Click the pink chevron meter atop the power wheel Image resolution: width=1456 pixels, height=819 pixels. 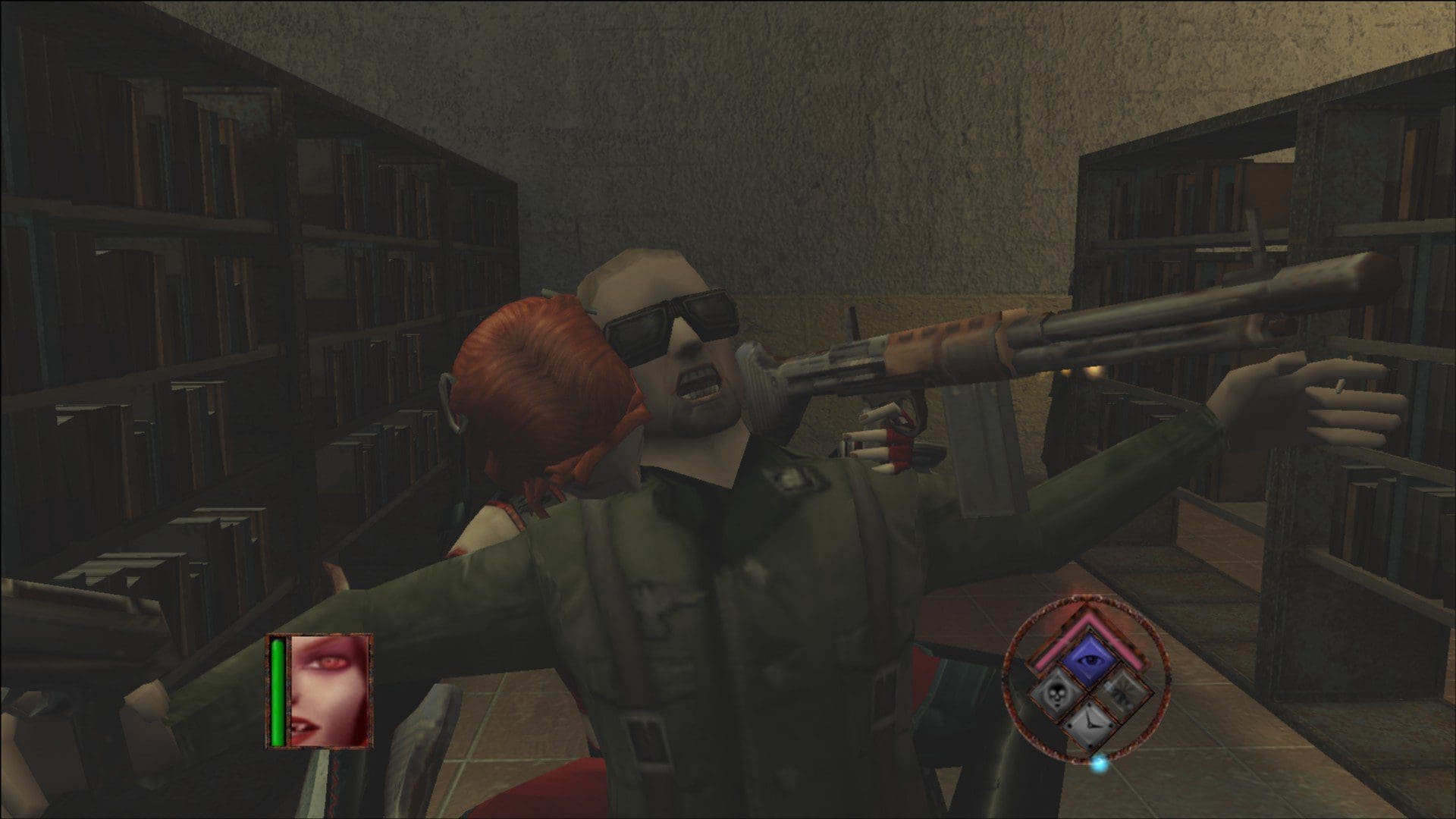(x=1089, y=620)
